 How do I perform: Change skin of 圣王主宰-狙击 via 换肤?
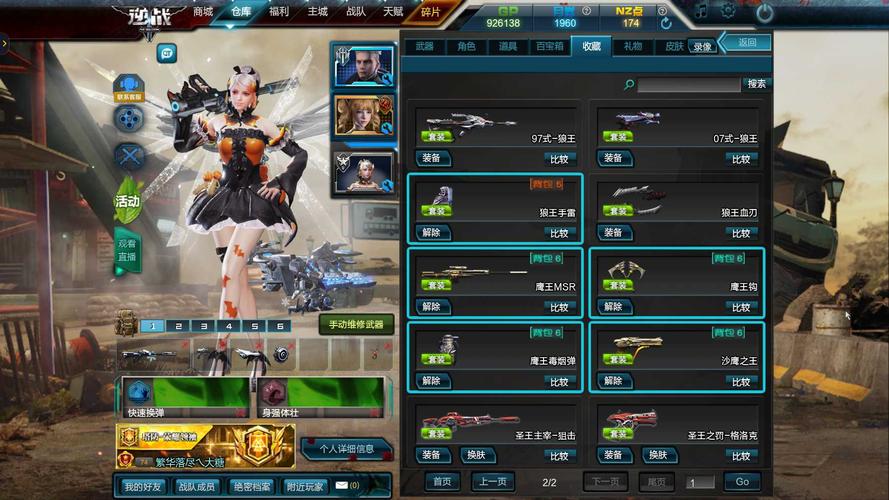pos(478,455)
